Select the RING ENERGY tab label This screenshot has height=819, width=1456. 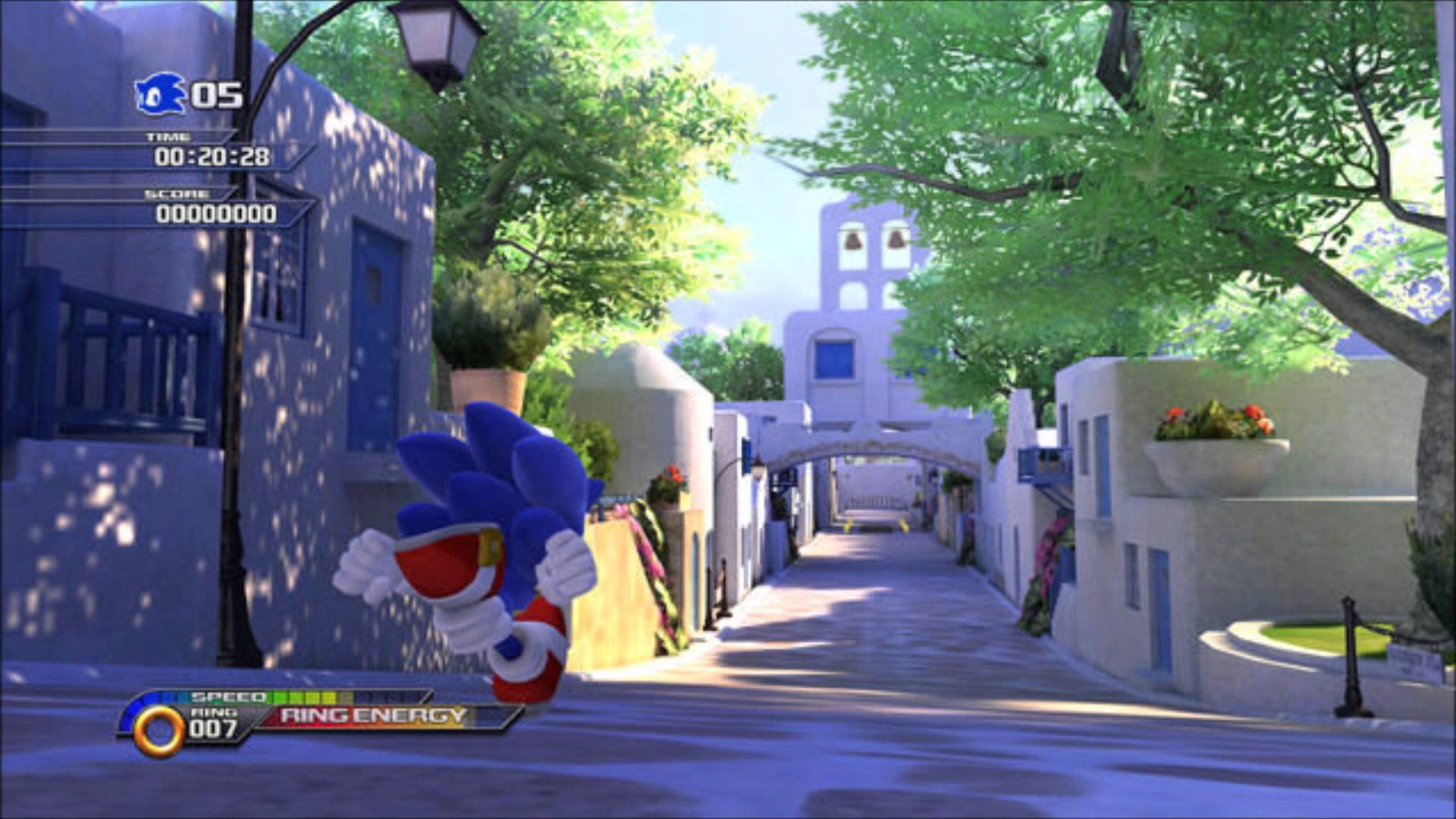tap(372, 716)
